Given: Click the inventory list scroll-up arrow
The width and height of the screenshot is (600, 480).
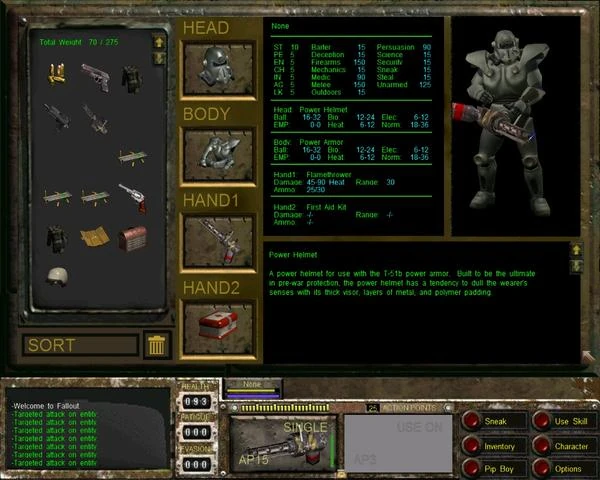Looking at the screenshot, I should (158, 42).
